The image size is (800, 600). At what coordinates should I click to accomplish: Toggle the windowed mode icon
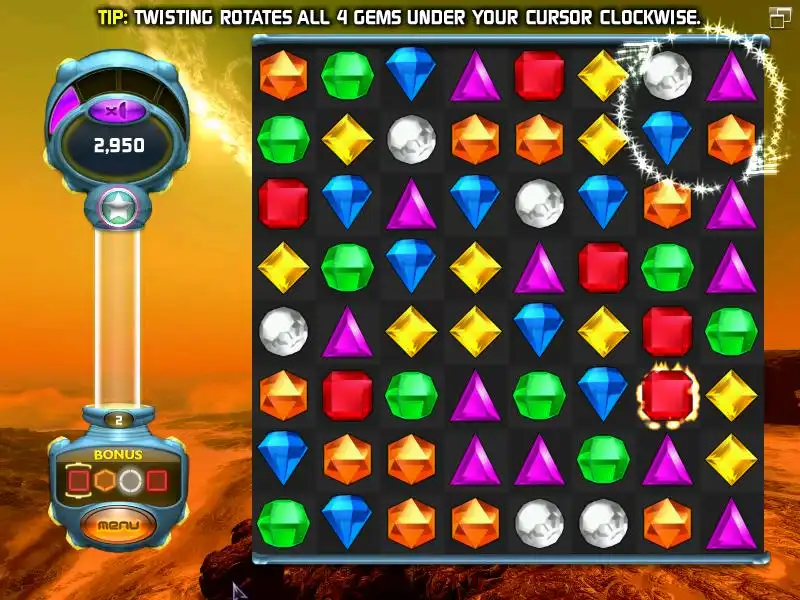pos(780,17)
